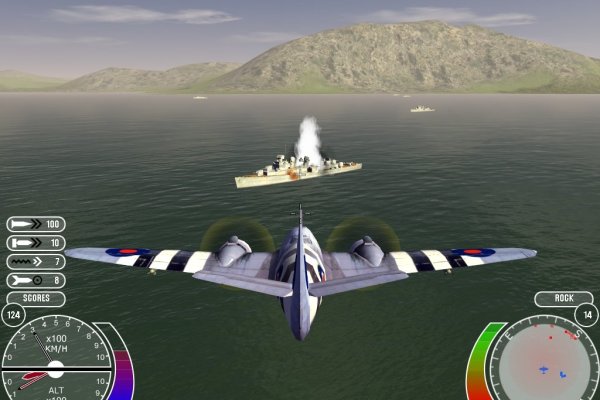600x400 pixels.
Task: Open the Scores panel
Action: (x=35, y=299)
